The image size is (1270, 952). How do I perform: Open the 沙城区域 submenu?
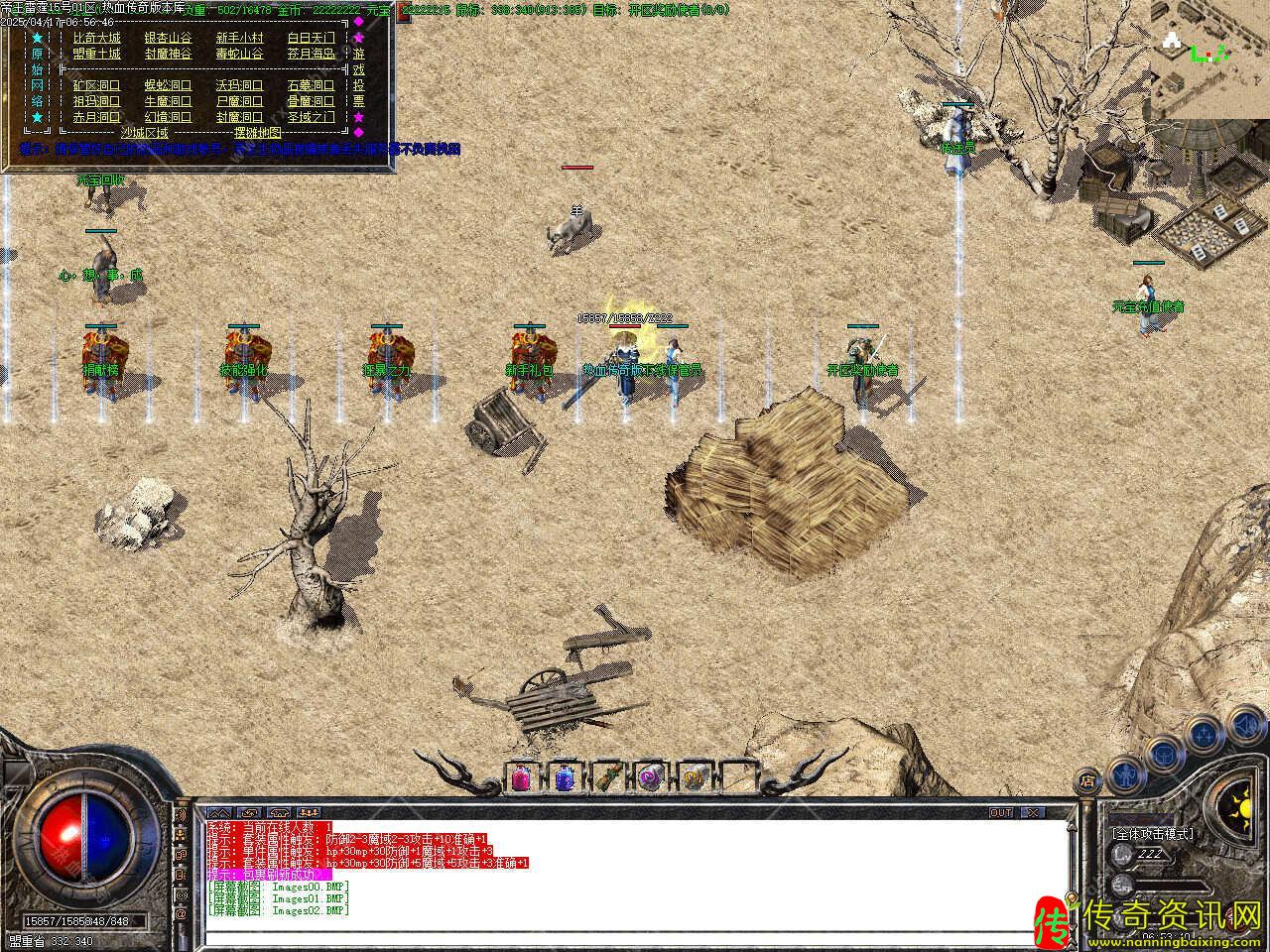145,132
